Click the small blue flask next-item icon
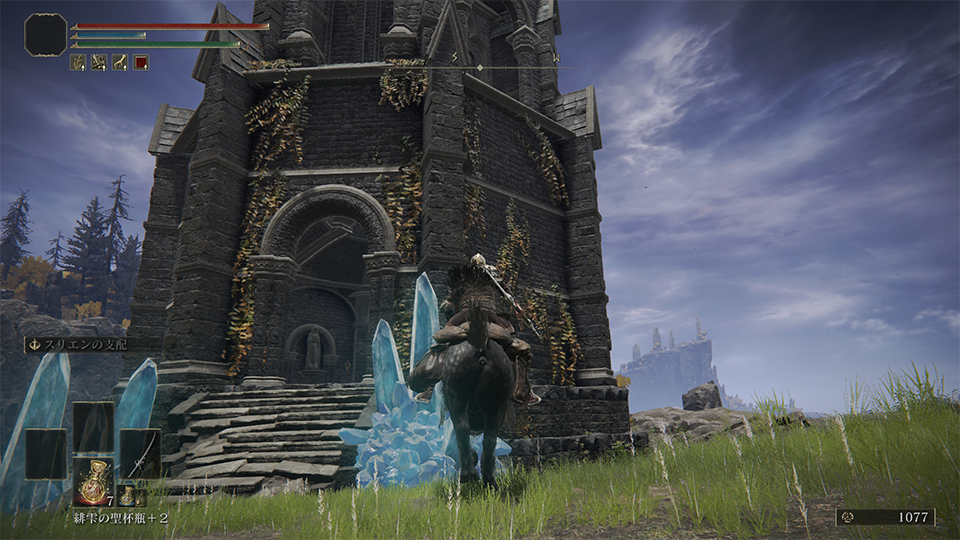 pos(127,495)
